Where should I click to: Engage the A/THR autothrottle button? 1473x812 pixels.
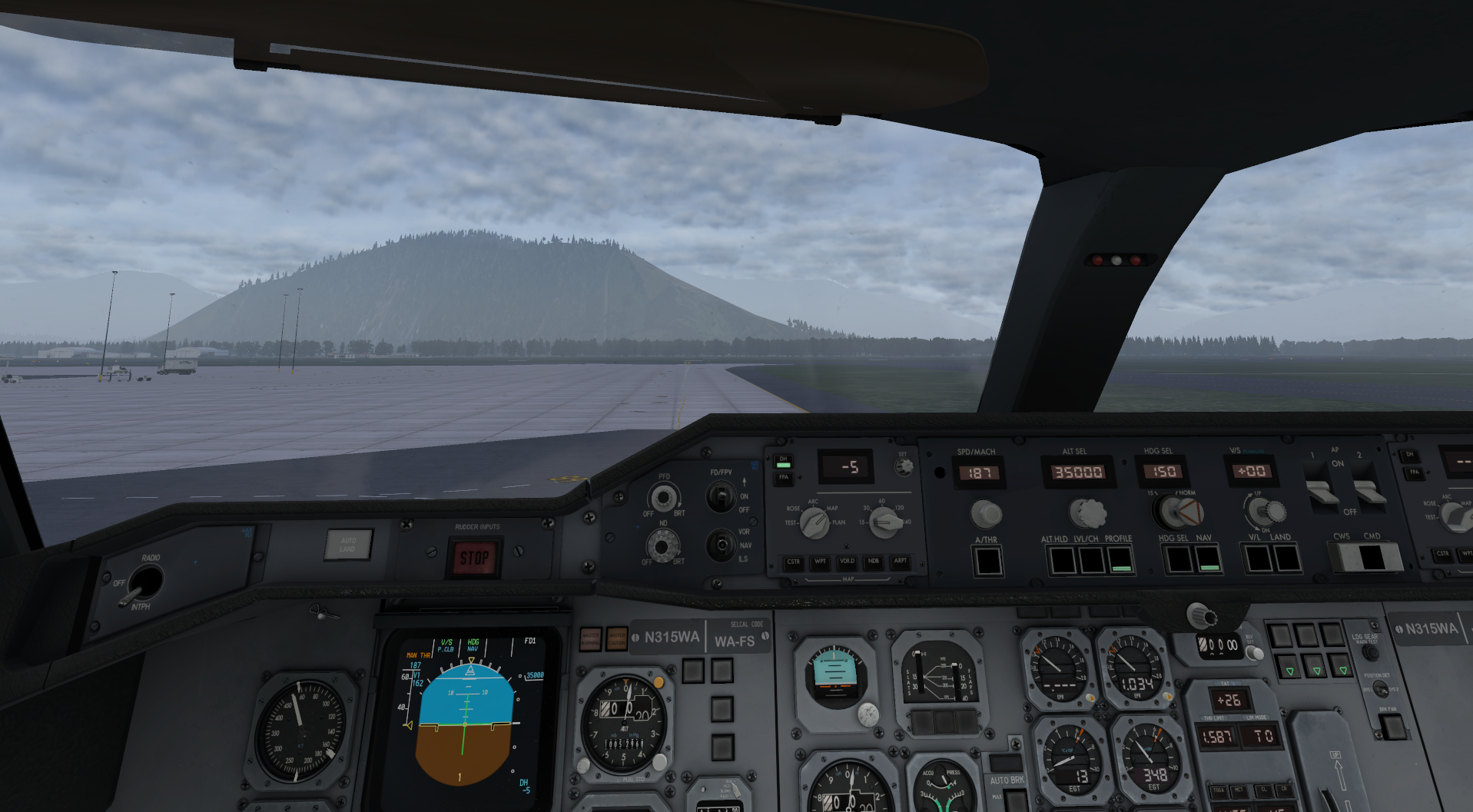(x=987, y=561)
